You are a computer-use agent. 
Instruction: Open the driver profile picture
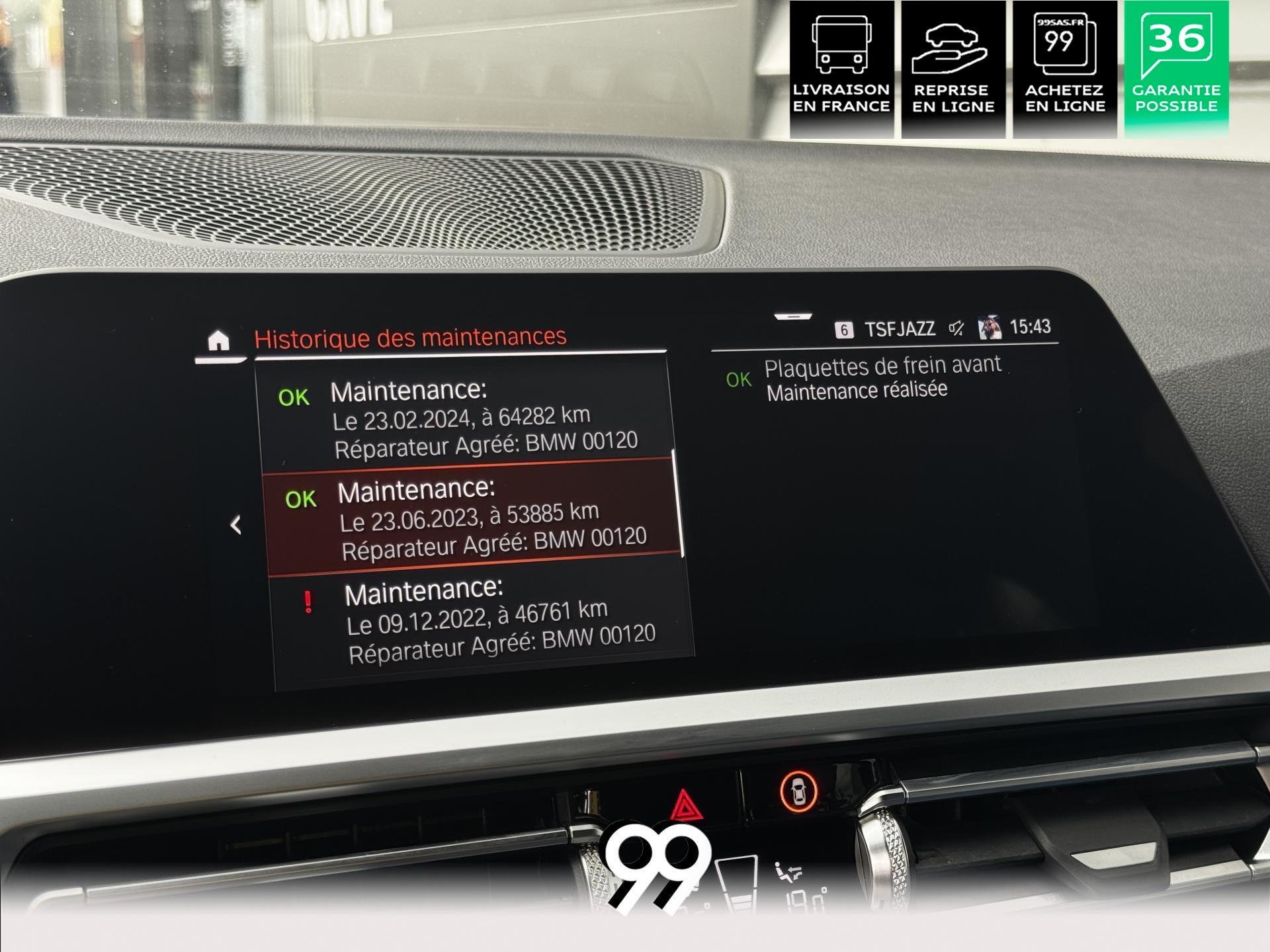pos(990,327)
